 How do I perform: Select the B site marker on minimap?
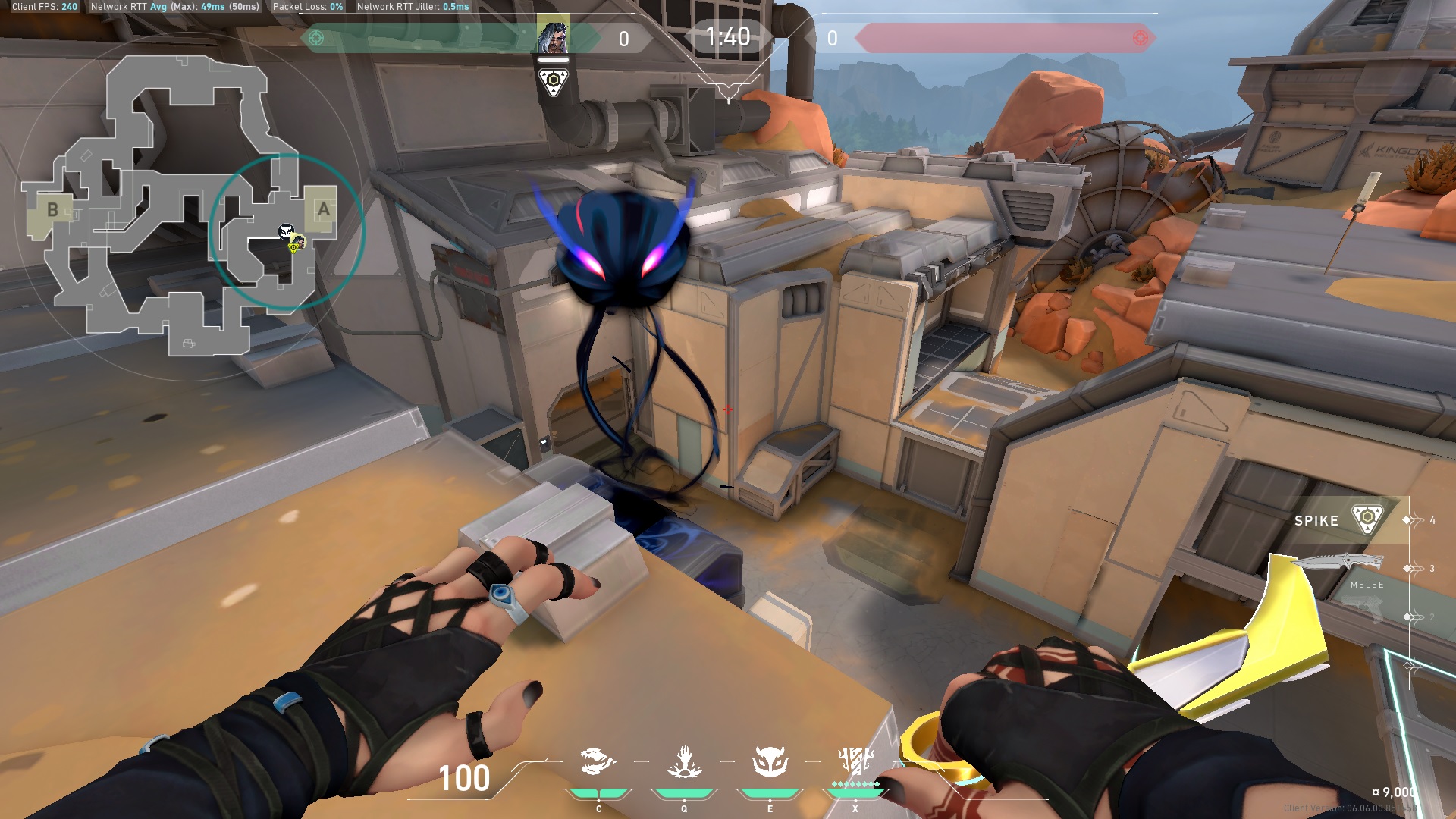point(52,209)
